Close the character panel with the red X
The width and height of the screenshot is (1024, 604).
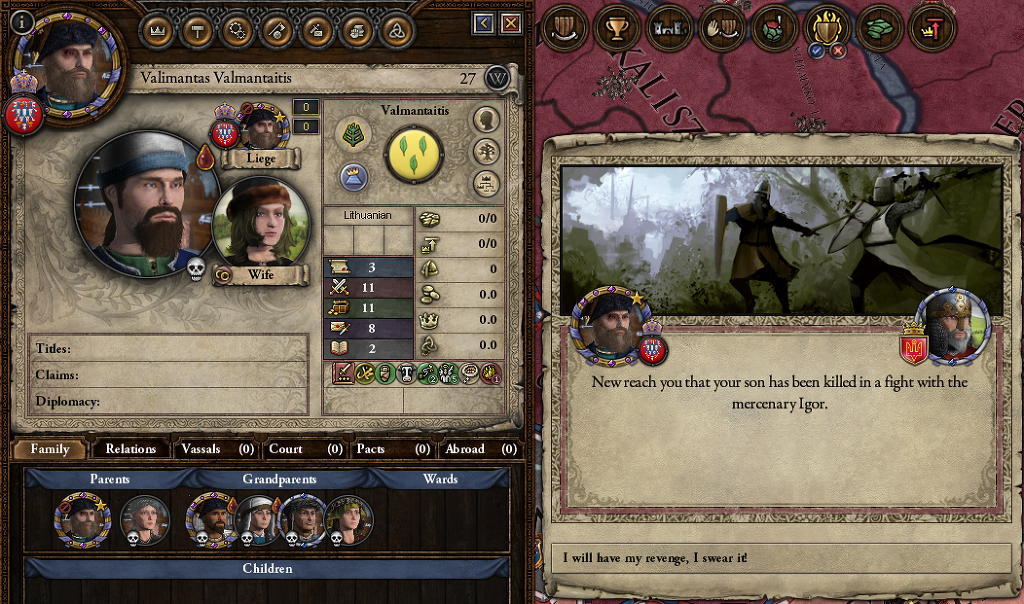511,23
